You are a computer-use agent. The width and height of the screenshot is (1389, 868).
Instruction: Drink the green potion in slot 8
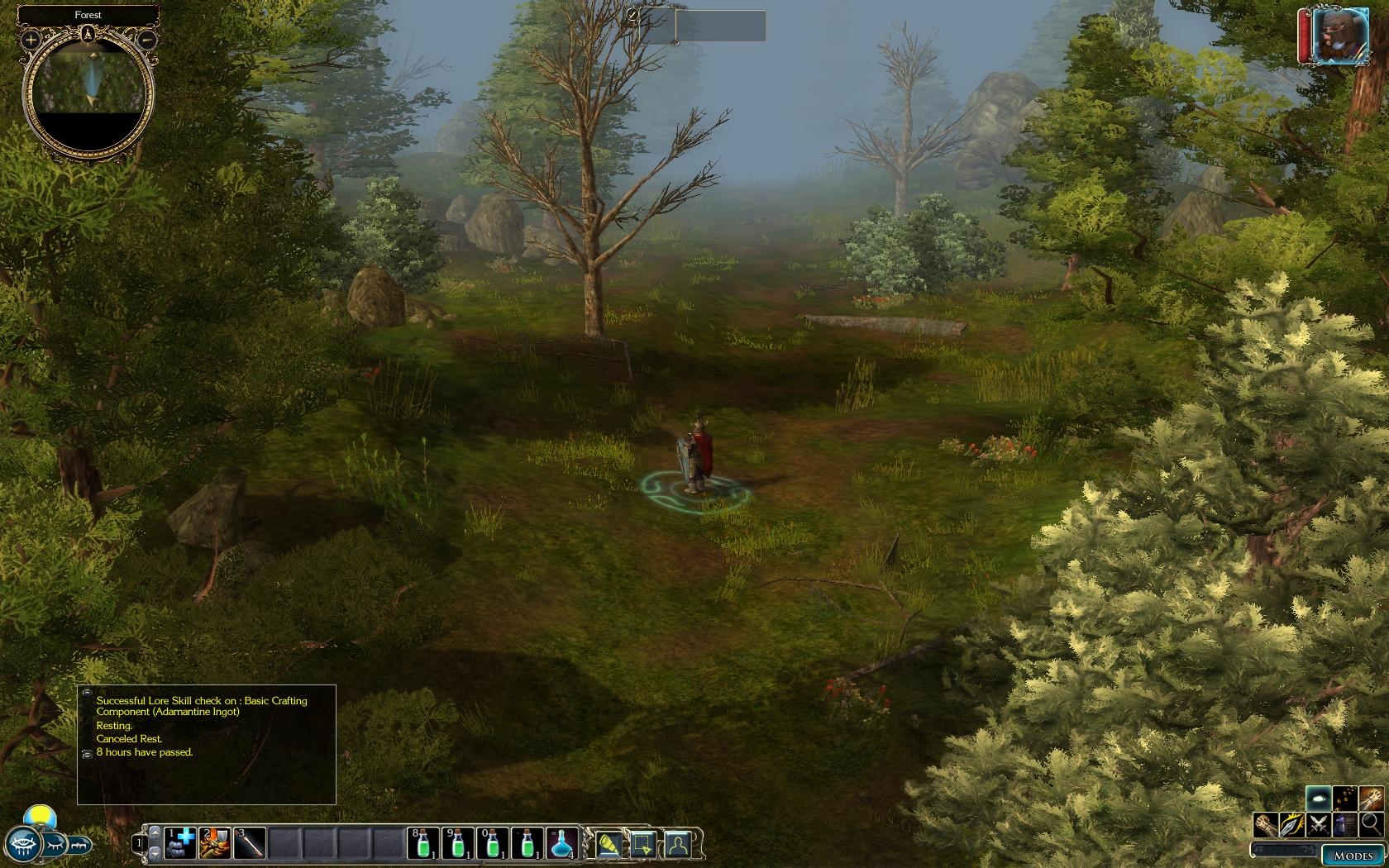[x=422, y=843]
